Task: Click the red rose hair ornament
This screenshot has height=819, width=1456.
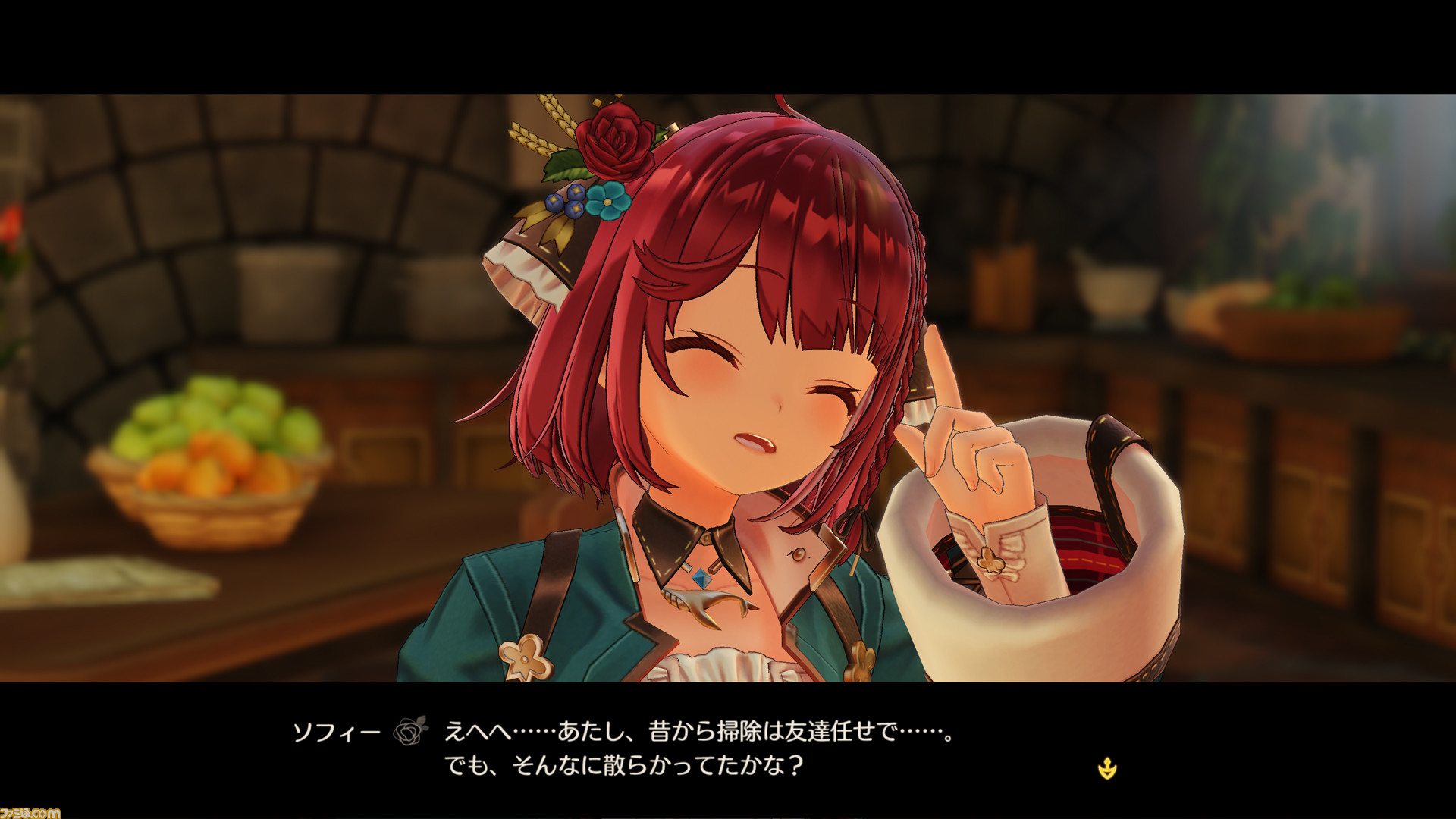Action: [x=614, y=140]
